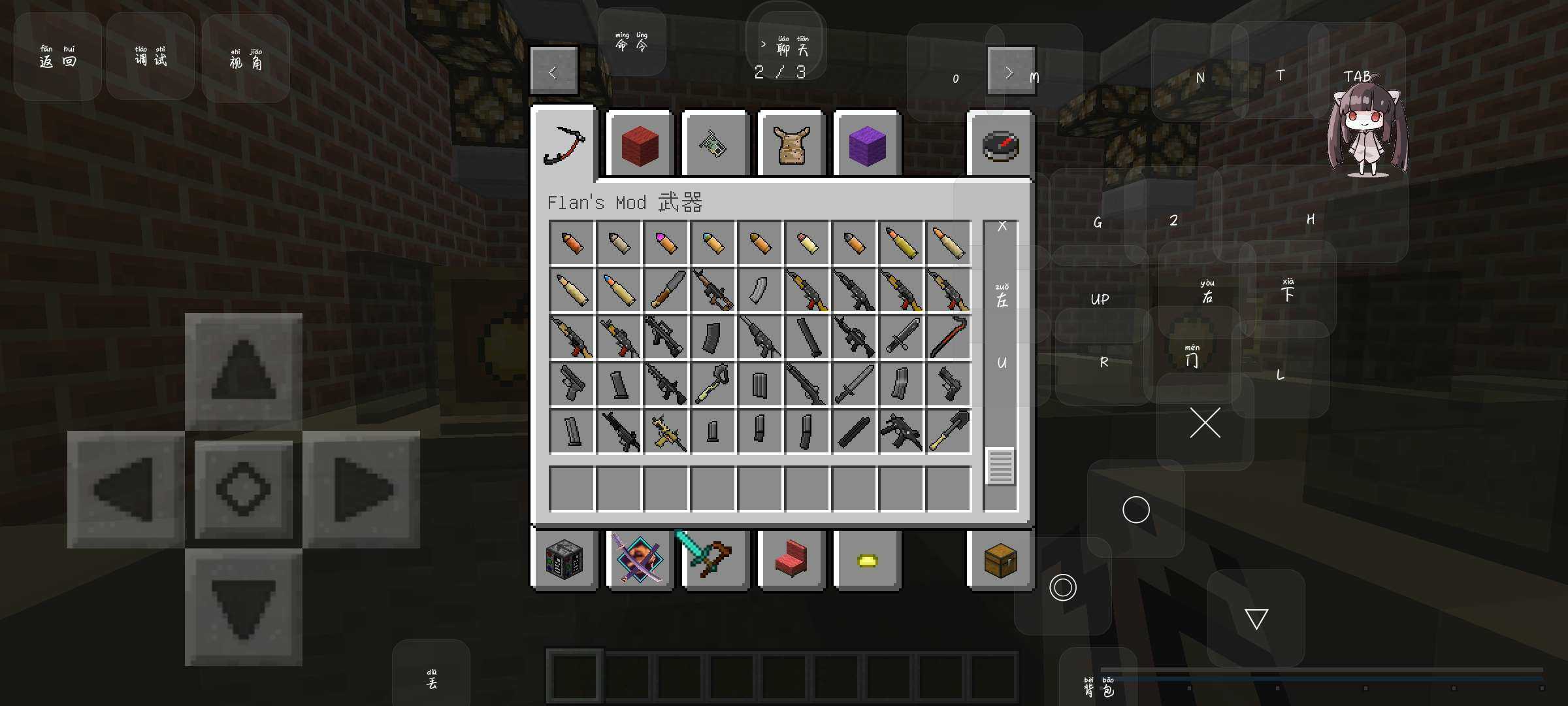Grab the combat knife with wooden handle
This screenshot has width=1568, height=706.
coord(666,290)
